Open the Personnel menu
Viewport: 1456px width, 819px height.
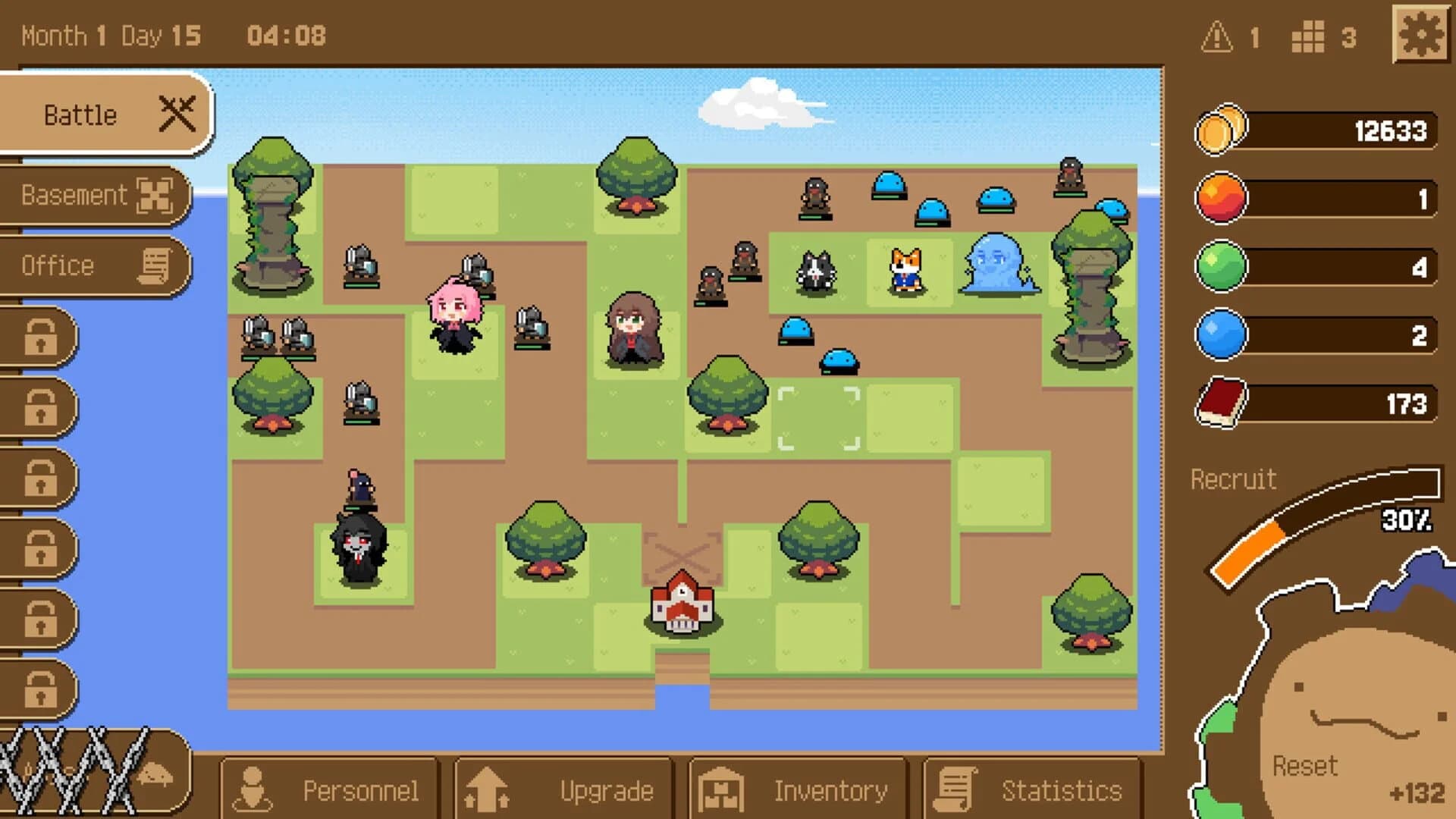click(x=330, y=789)
